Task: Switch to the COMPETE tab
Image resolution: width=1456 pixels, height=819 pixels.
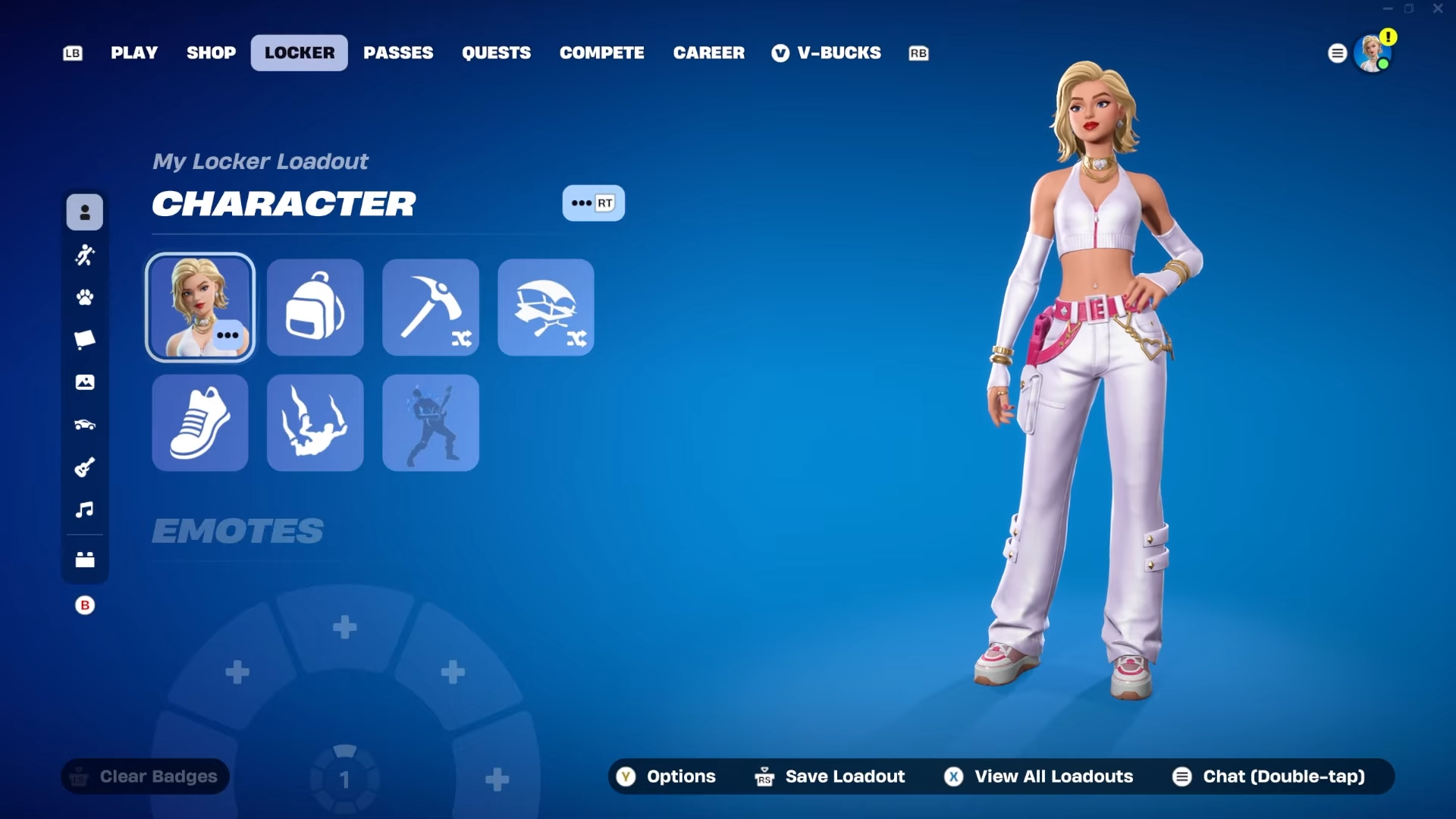Action: (x=601, y=53)
